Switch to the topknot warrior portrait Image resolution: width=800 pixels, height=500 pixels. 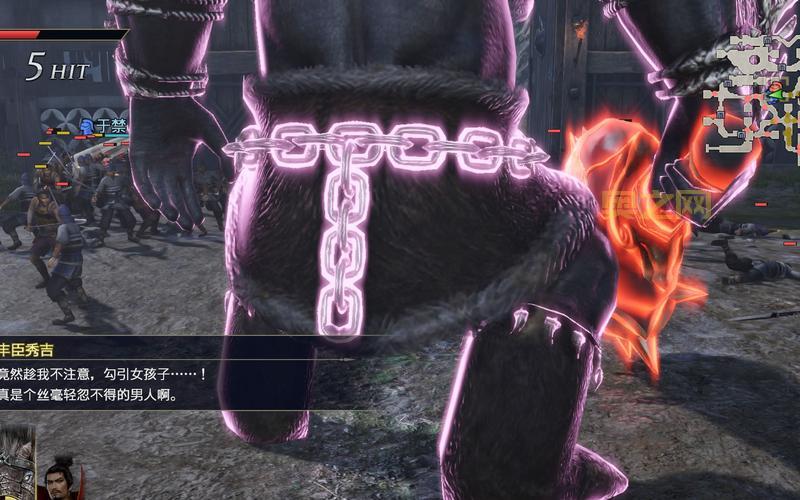pos(58,478)
